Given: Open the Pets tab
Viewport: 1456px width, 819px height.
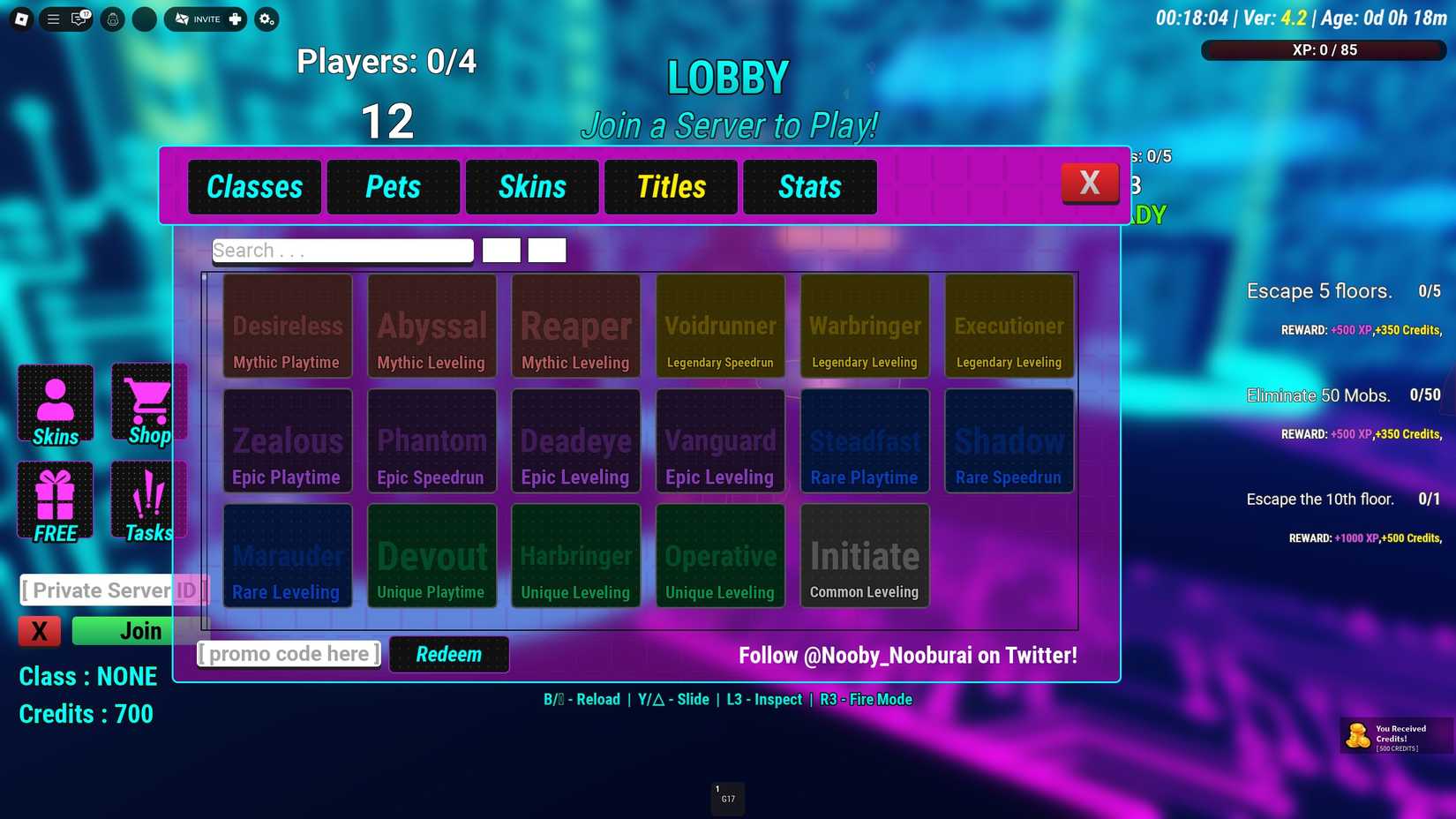Looking at the screenshot, I should click(393, 187).
